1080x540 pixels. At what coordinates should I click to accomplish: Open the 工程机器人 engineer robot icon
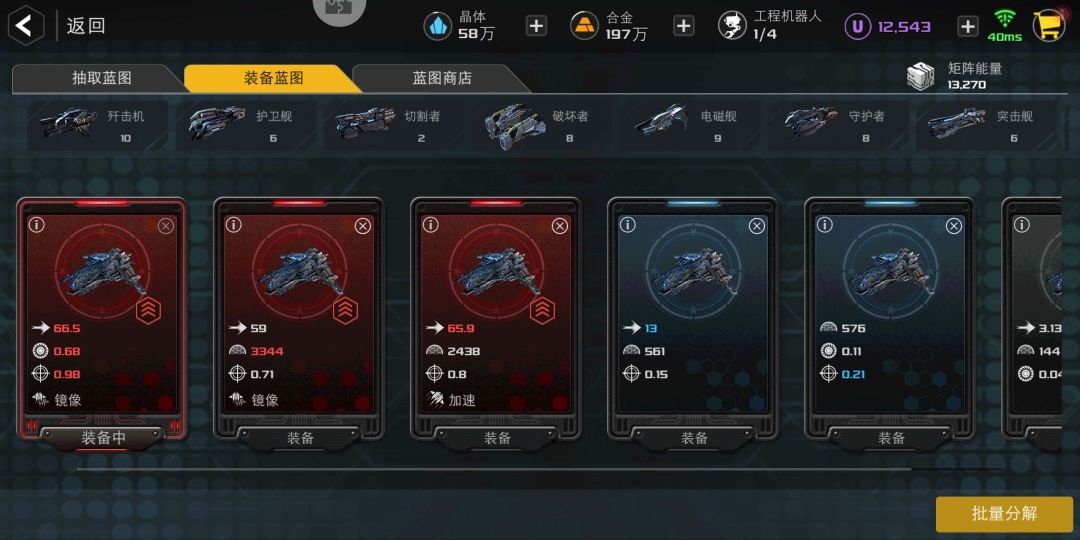732,26
